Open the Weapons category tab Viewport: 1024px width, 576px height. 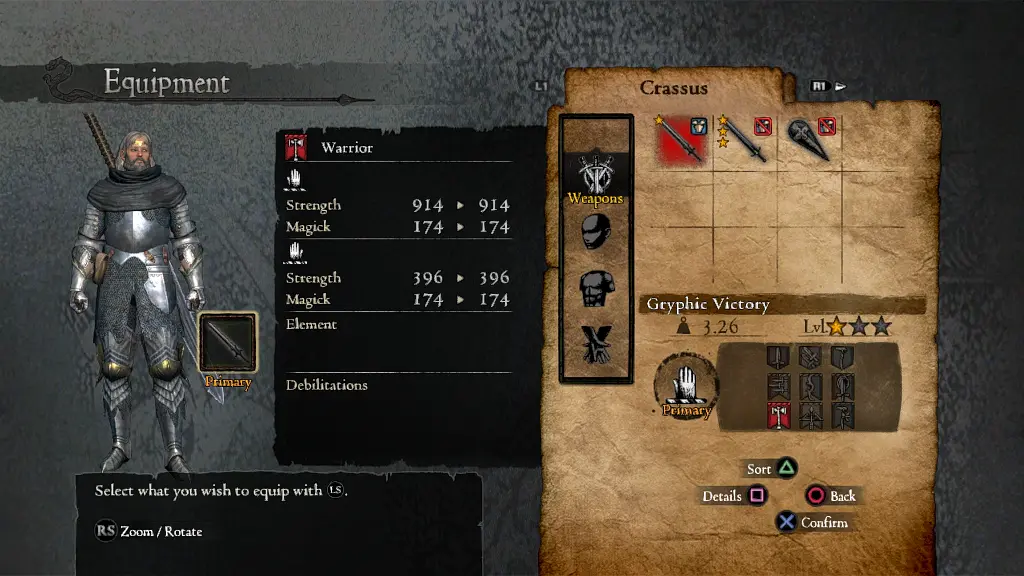tap(595, 175)
